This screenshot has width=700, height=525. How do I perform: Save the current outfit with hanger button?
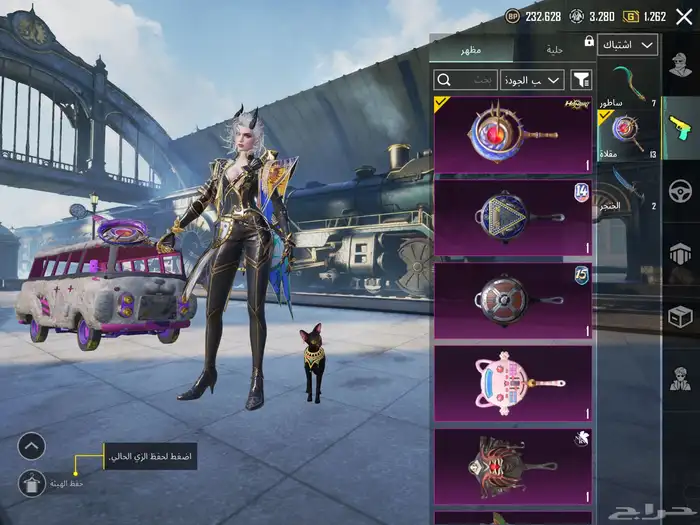(31, 483)
